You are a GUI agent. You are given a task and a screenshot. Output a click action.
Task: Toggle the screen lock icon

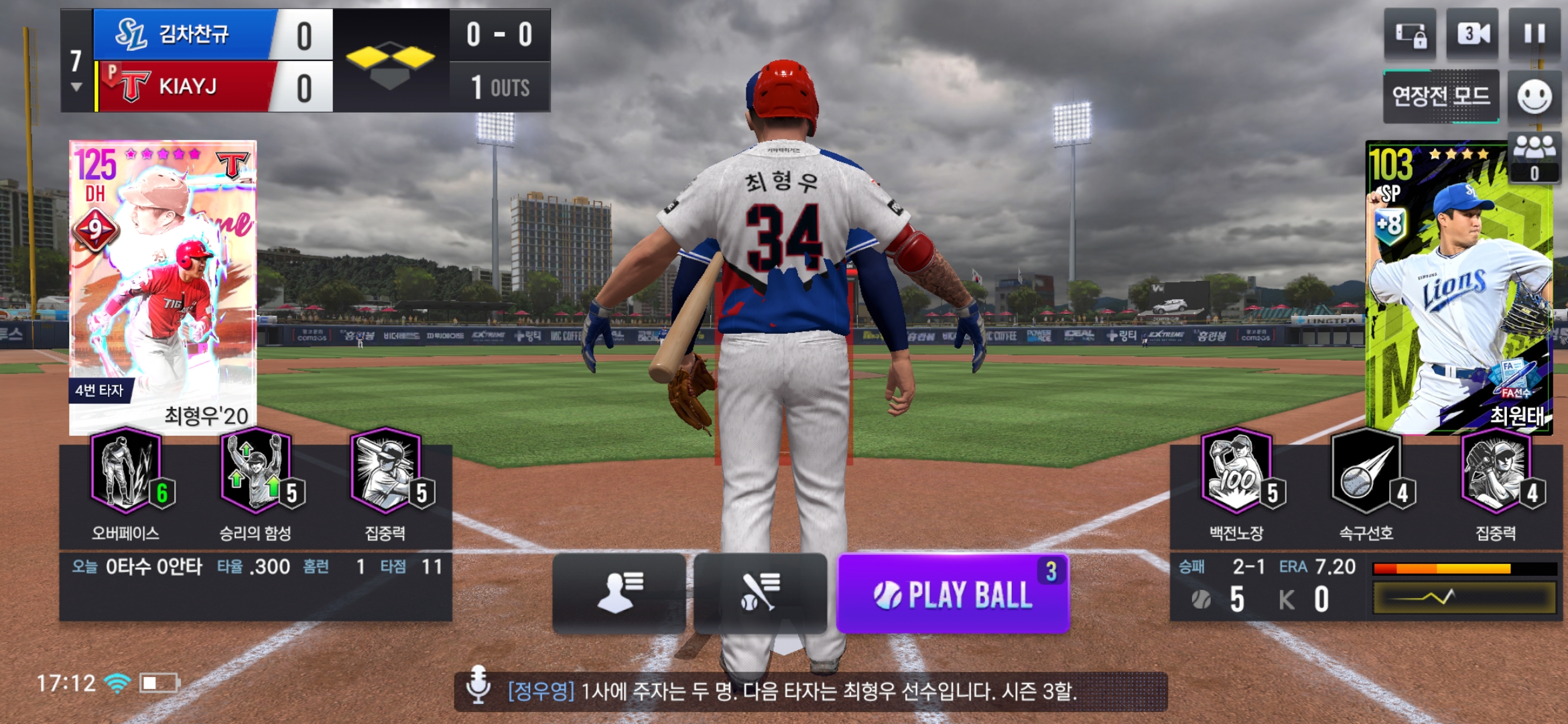click(1410, 34)
